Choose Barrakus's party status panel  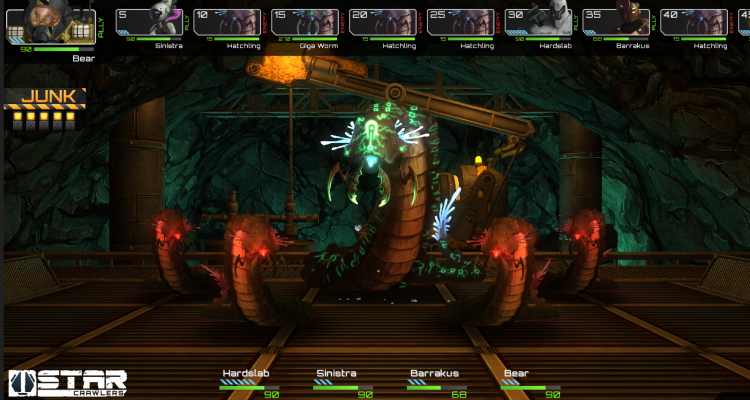[438, 381]
